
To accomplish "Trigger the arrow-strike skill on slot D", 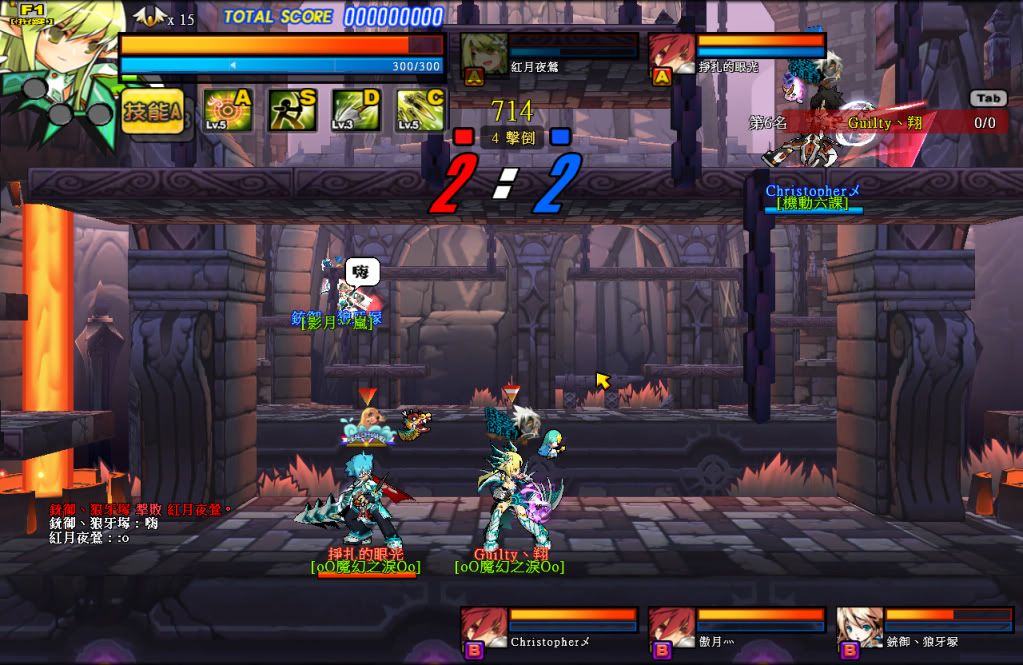I will [356, 111].
